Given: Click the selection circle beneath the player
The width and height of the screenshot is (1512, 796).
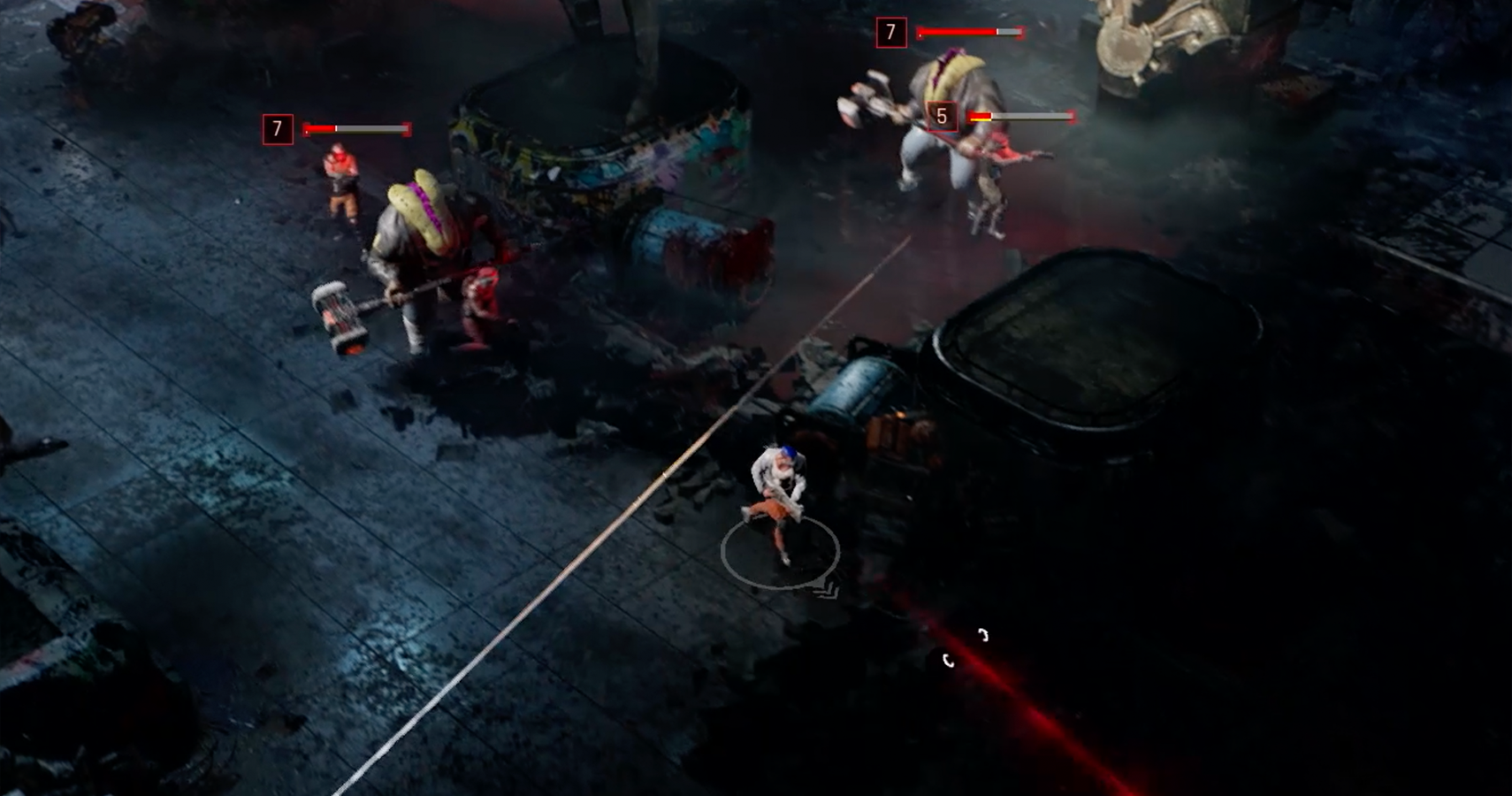Looking at the screenshot, I should pyautogui.click(x=780, y=551).
